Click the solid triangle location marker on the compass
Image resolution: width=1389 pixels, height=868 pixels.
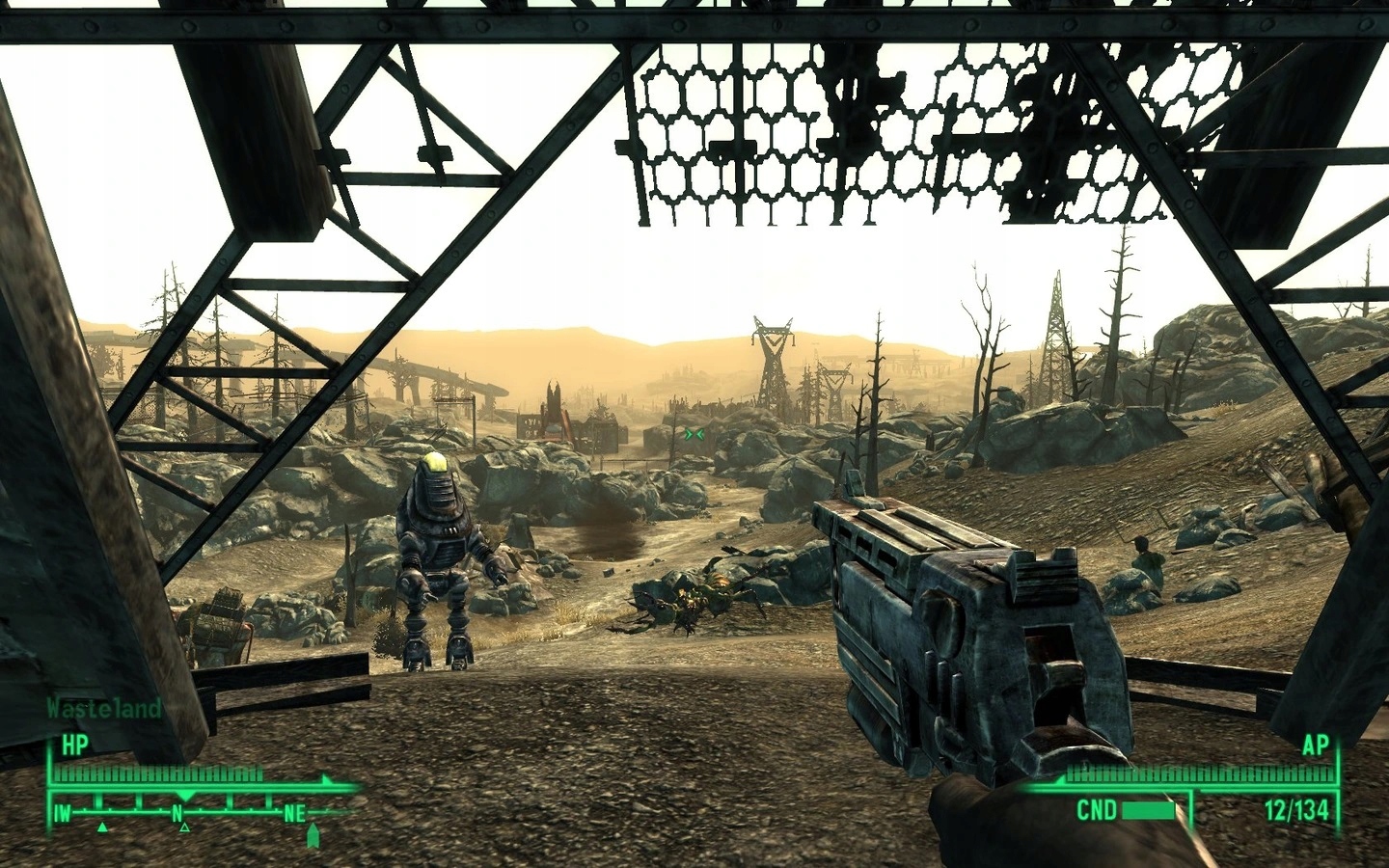pyautogui.click(x=101, y=827)
